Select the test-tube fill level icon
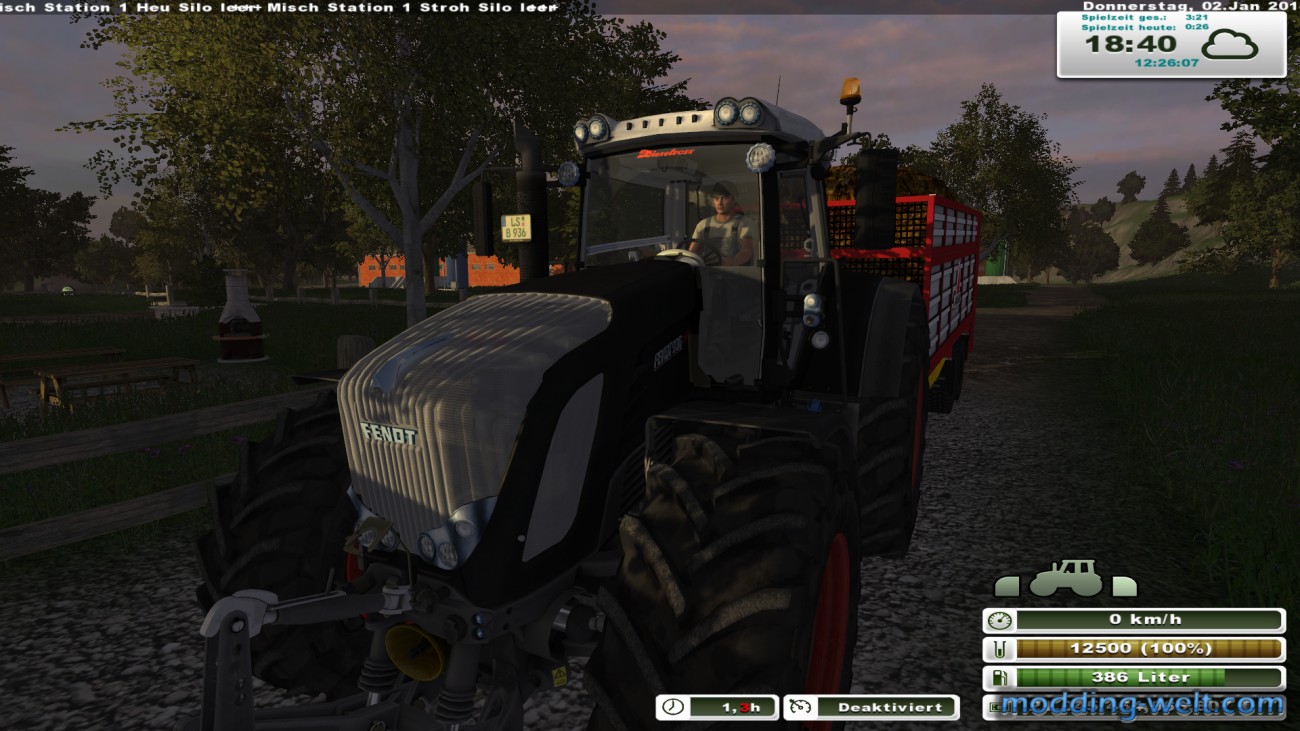This screenshot has width=1300, height=731. tap(1000, 648)
